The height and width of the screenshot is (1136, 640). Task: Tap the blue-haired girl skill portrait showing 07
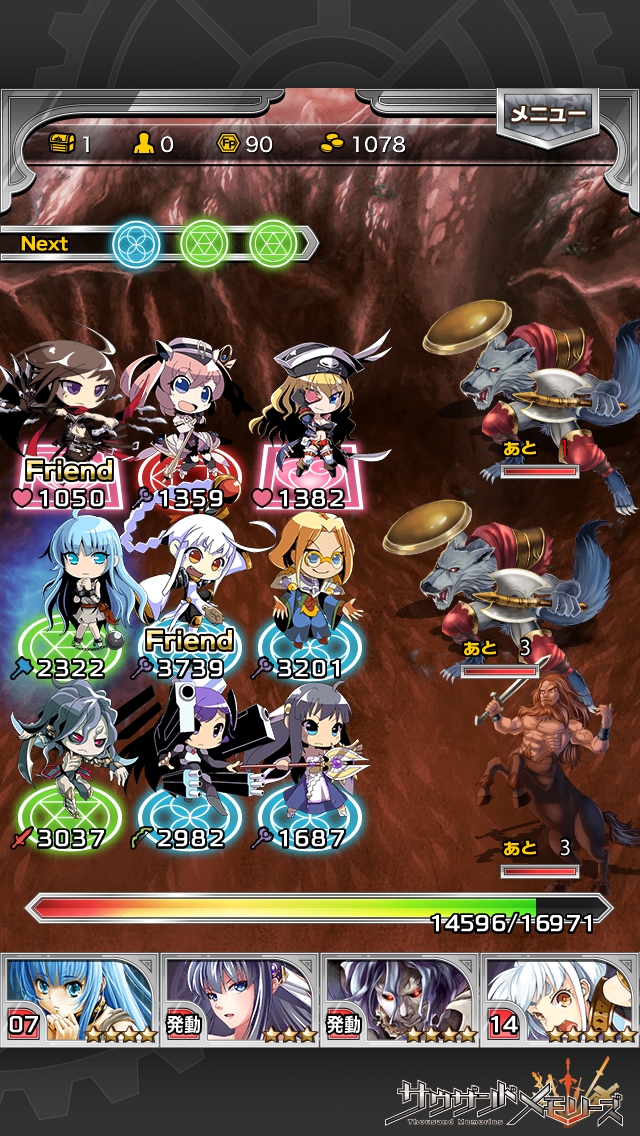(x=80, y=998)
